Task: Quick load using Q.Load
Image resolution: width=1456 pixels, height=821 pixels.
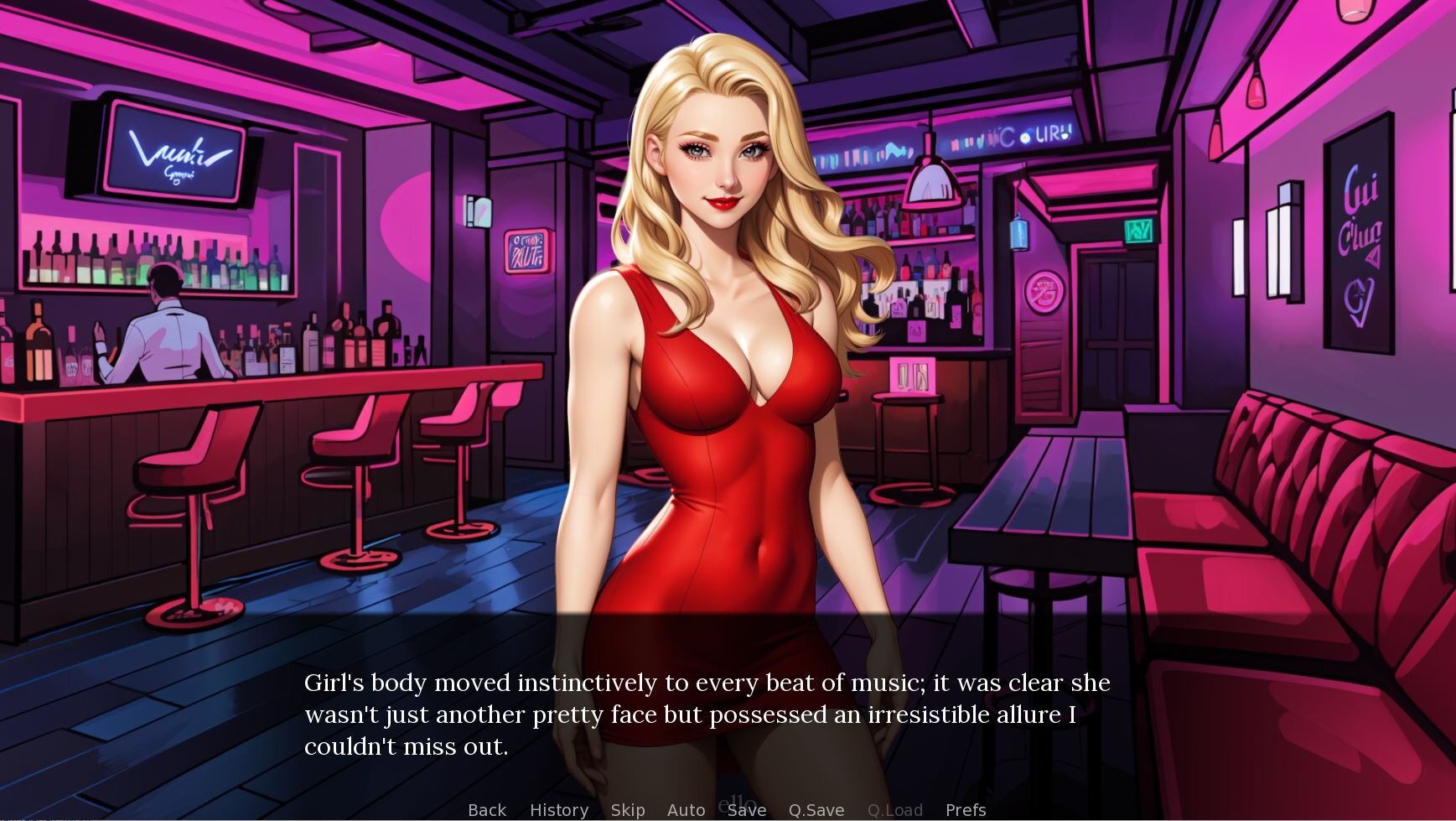Action: click(x=895, y=810)
